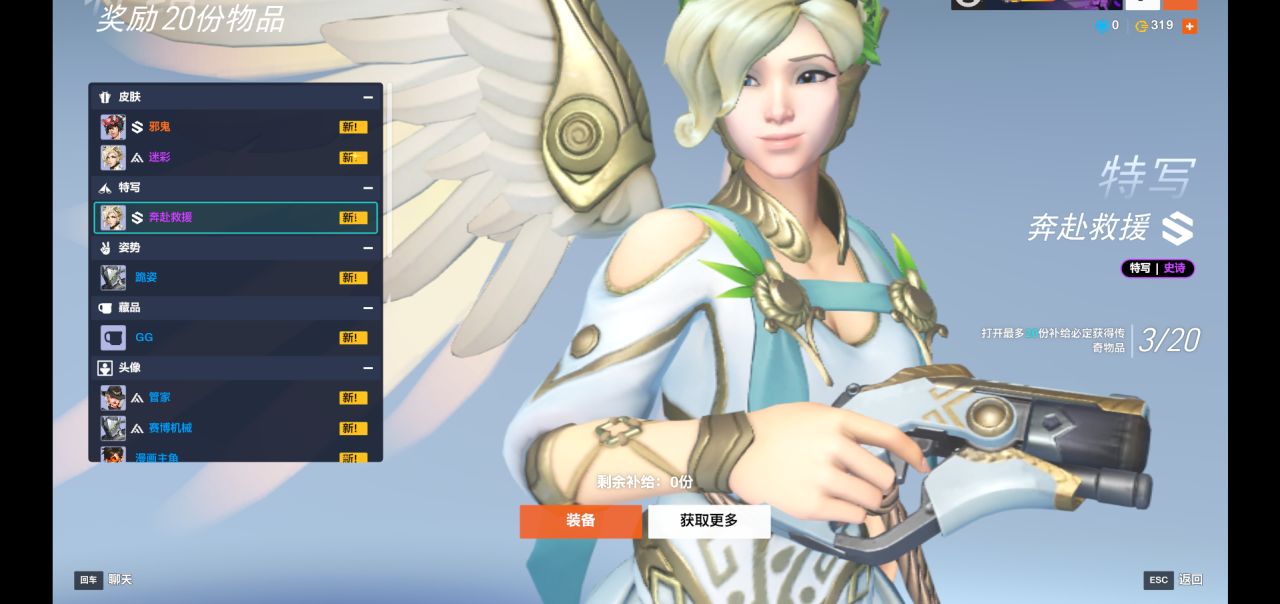Select the 迷彩 skin reward
The image size is (1280, 604).
[235, 157]
